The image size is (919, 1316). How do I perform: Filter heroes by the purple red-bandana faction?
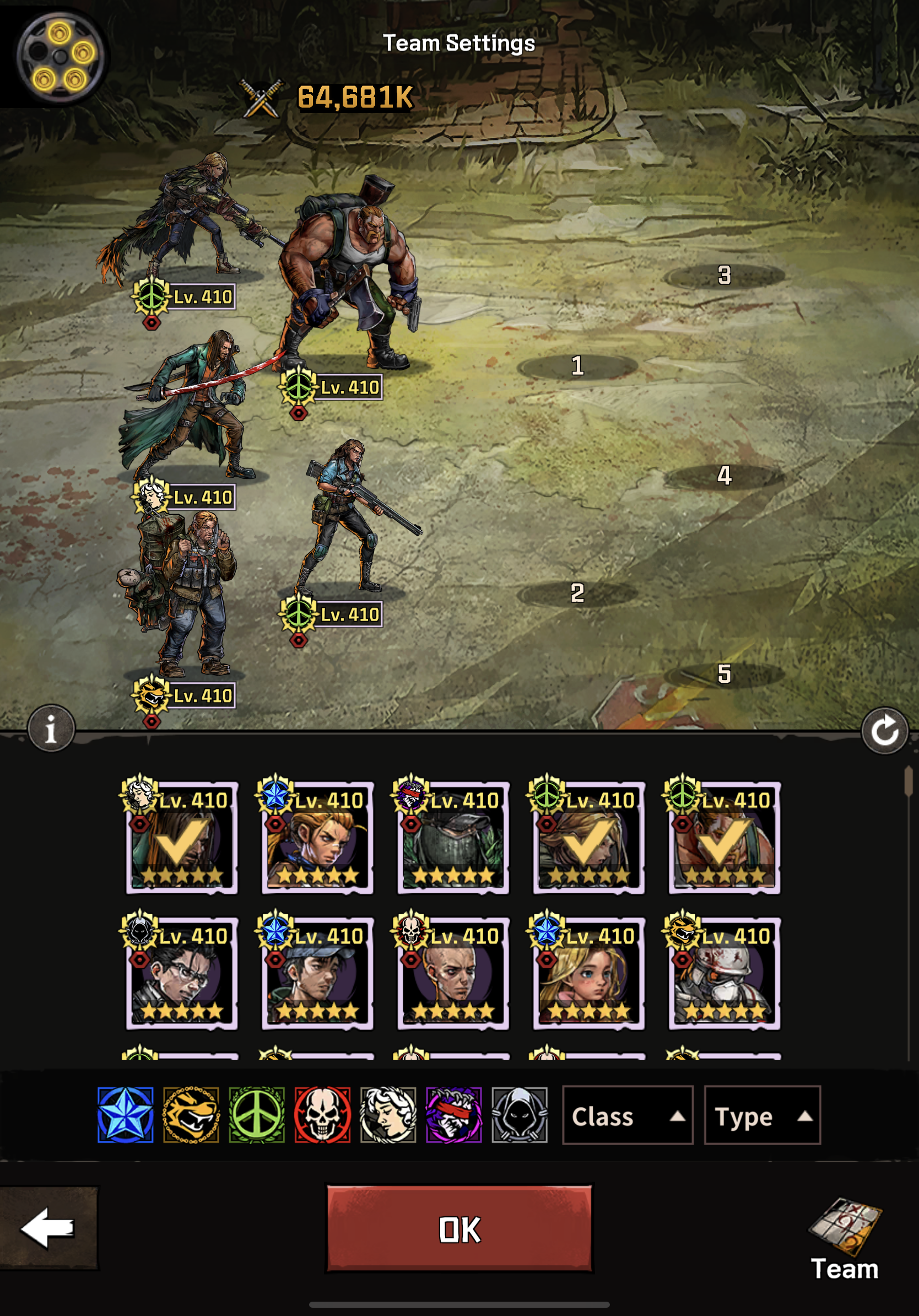[x=454, y=1115]
